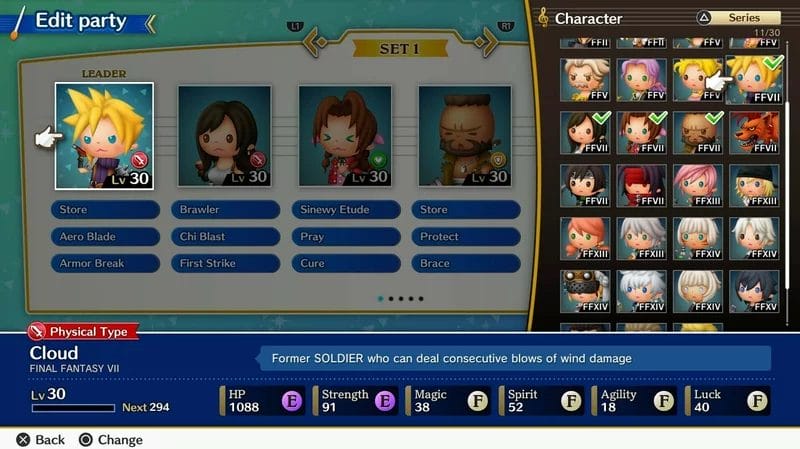This screenshot has width=800, height=449.
Task: Choose Aerith's party slot portrait
Action: click(x=344, y=136)
